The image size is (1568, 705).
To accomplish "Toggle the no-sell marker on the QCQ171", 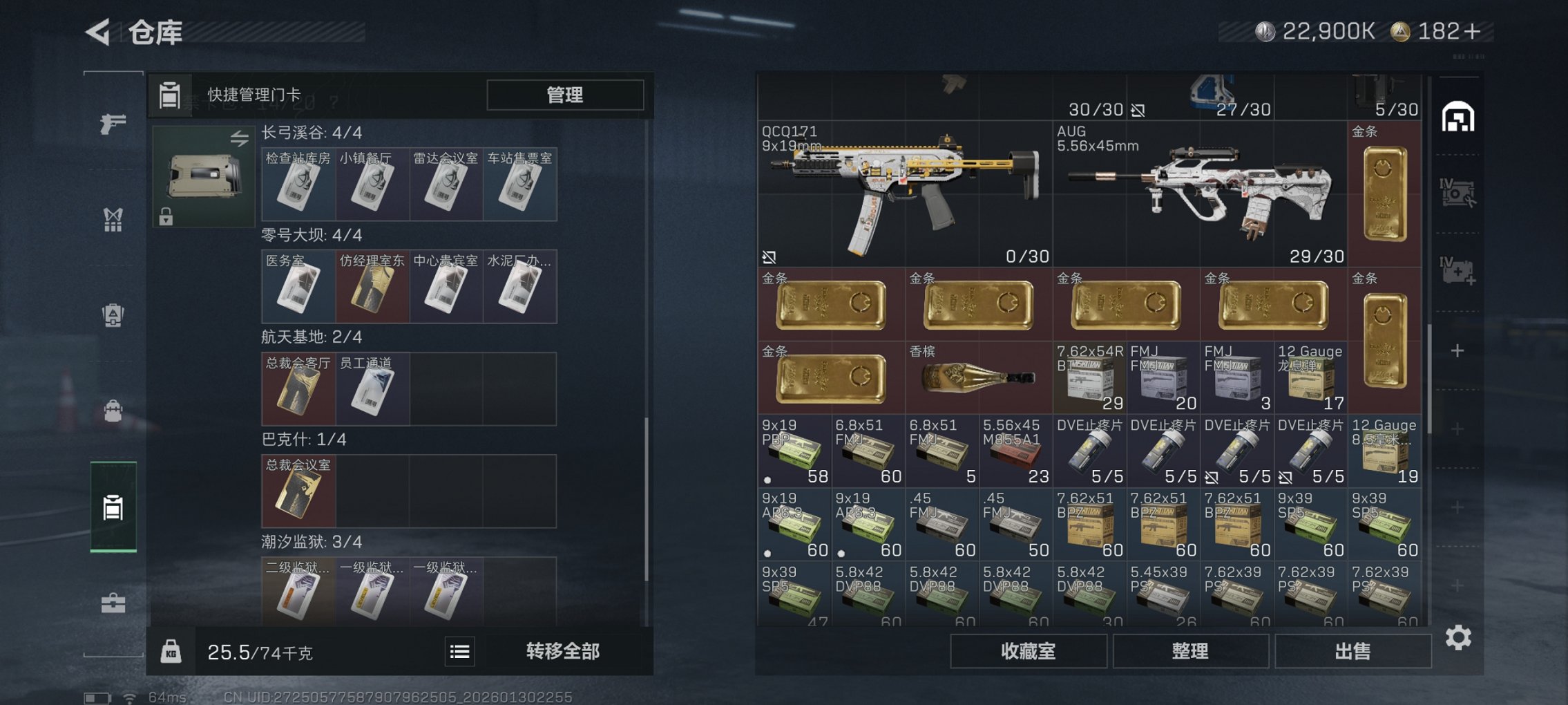I will pyautogui.click(x=769, y=256).
